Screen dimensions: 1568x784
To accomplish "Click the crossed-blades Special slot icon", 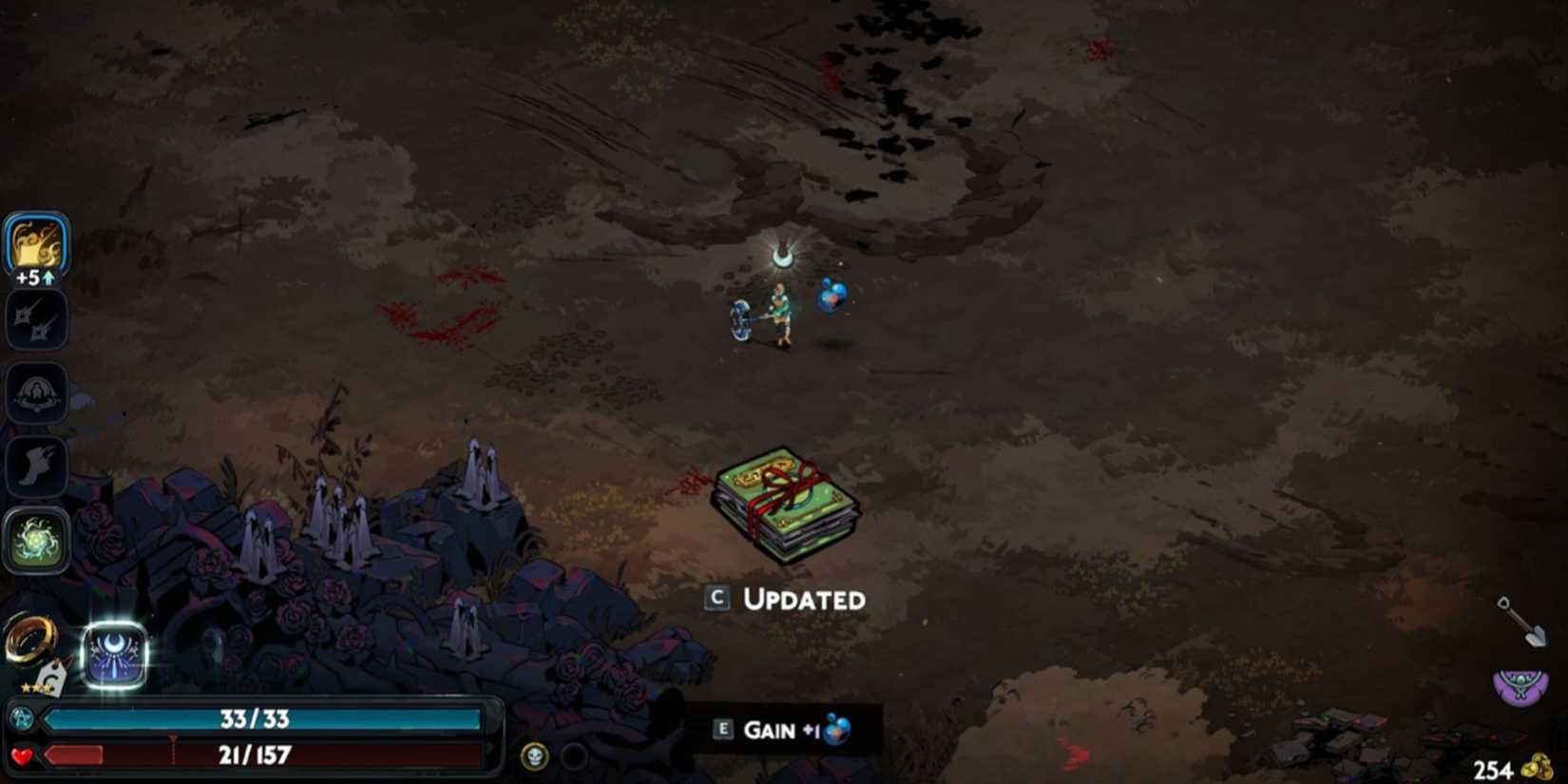I will [x=36, y=318].
